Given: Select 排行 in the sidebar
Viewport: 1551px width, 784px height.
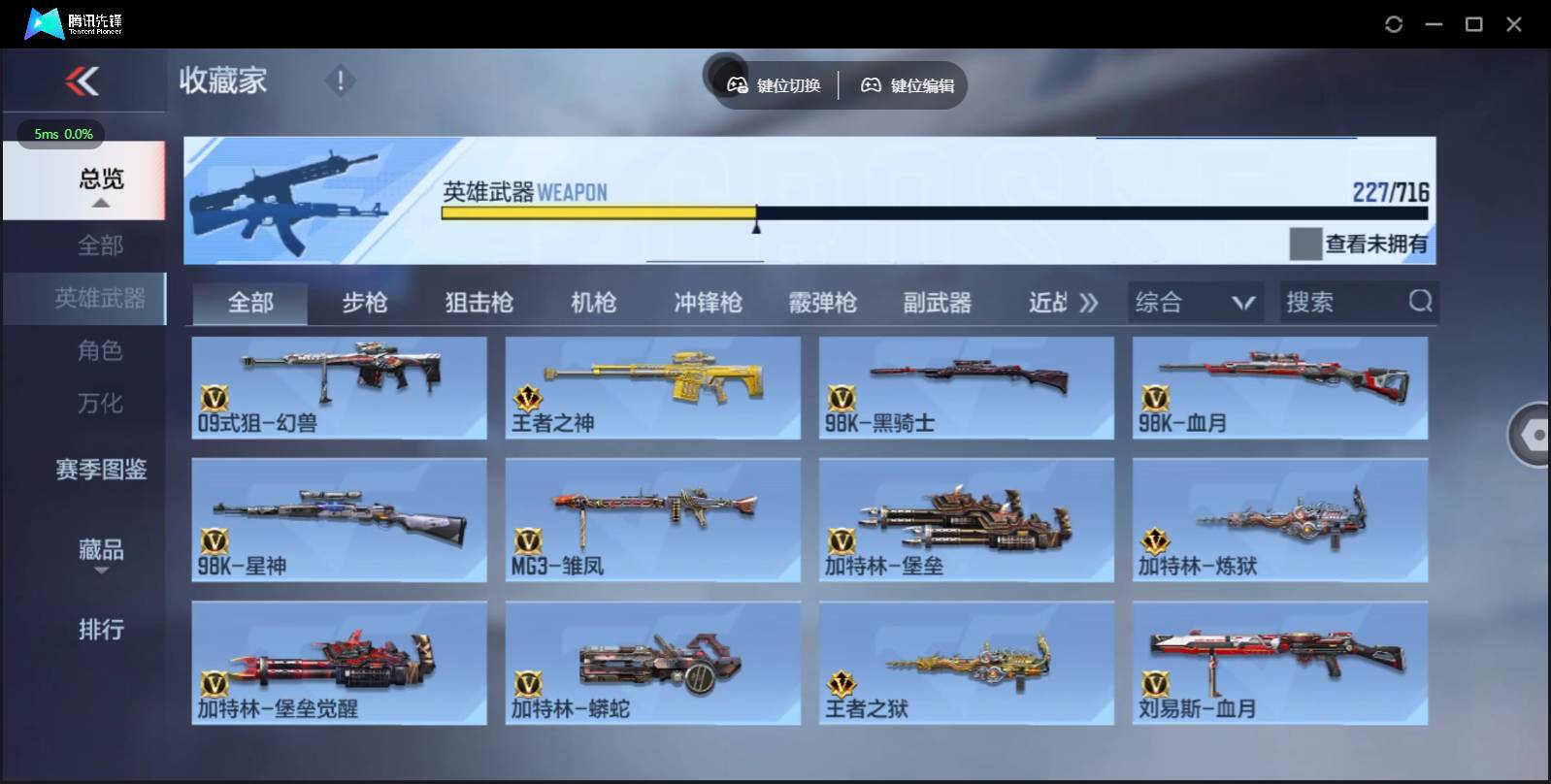Looking at the screenshot, I should click(100, 631).
